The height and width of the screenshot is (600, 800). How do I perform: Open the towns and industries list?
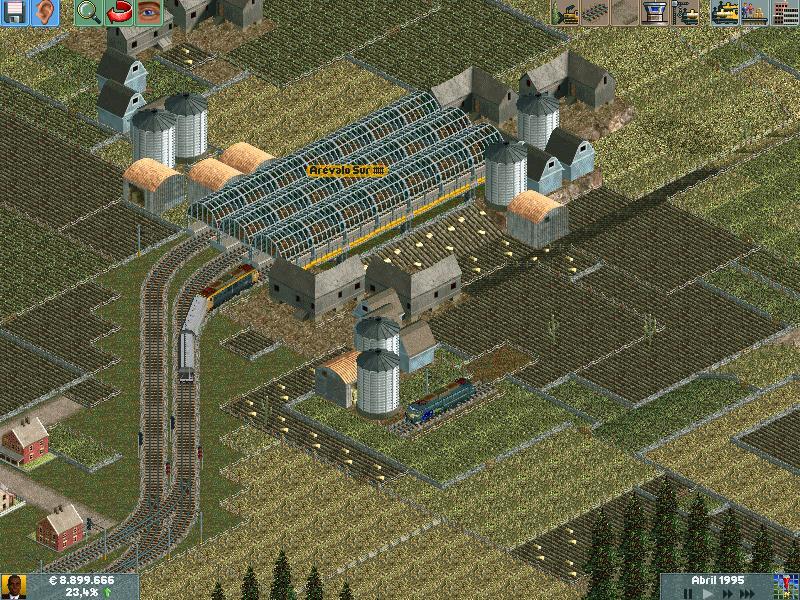[x=785, y=13]
